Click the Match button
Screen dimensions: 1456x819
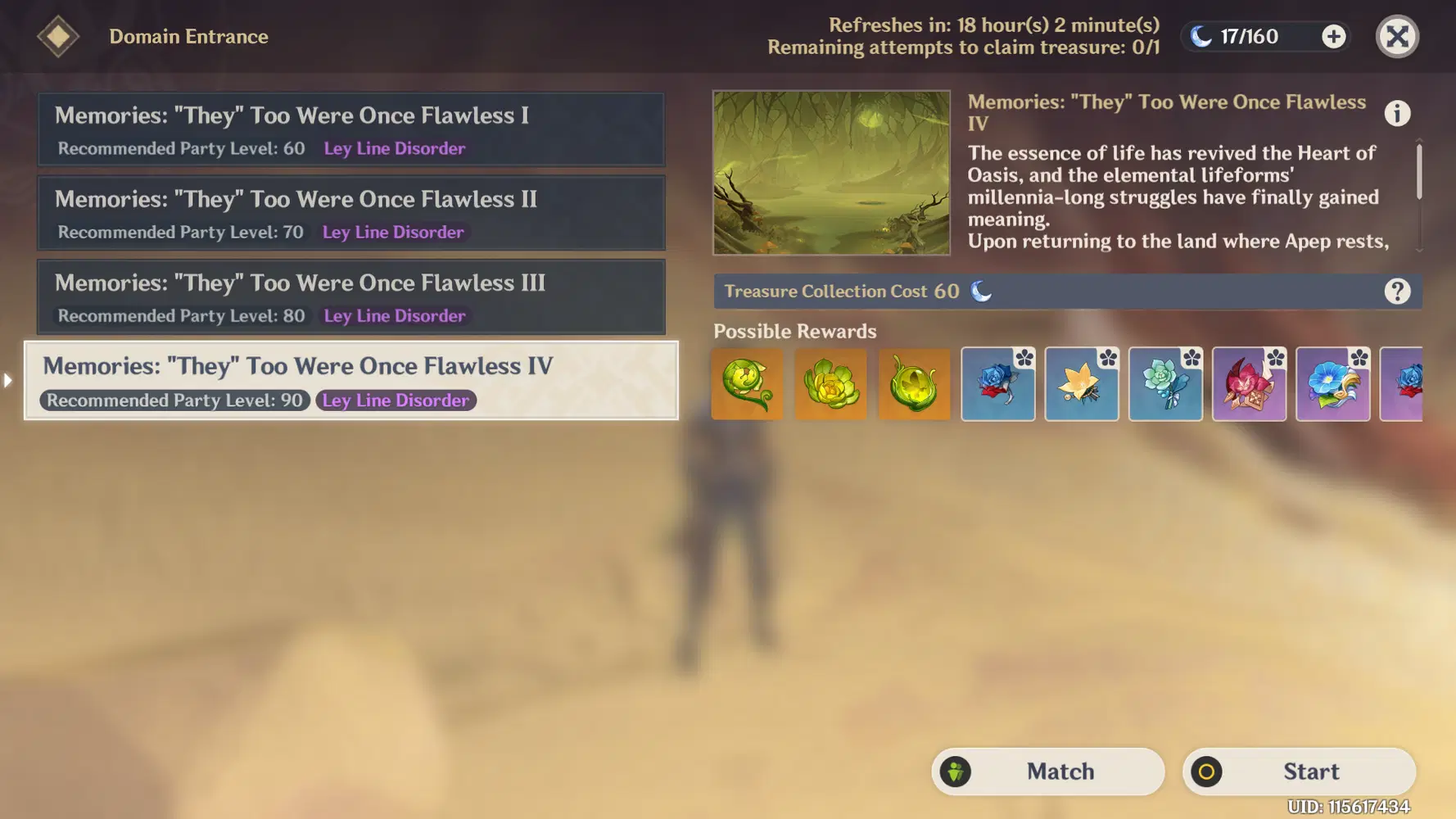[1047, 771]
